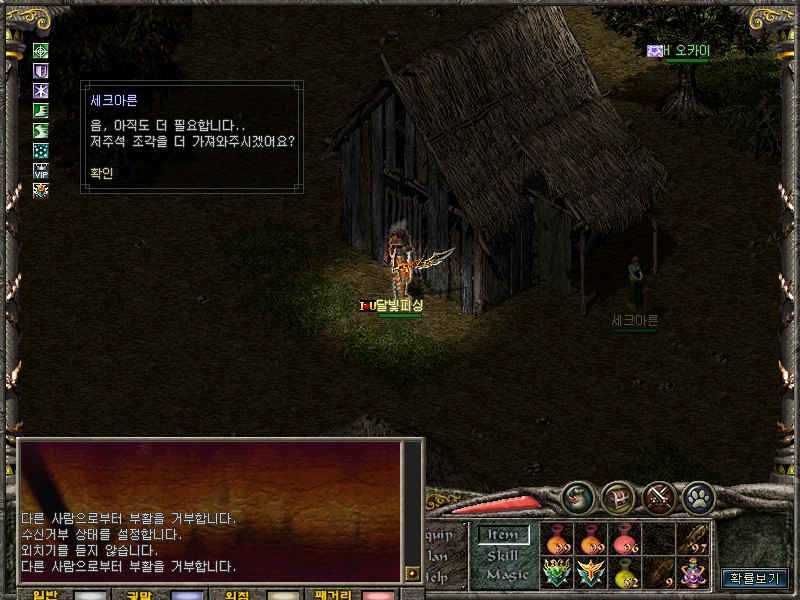Confirm the dialogue by clicking 확인
The height and width of the screenshot is (600, 800).
pos(100,172)
